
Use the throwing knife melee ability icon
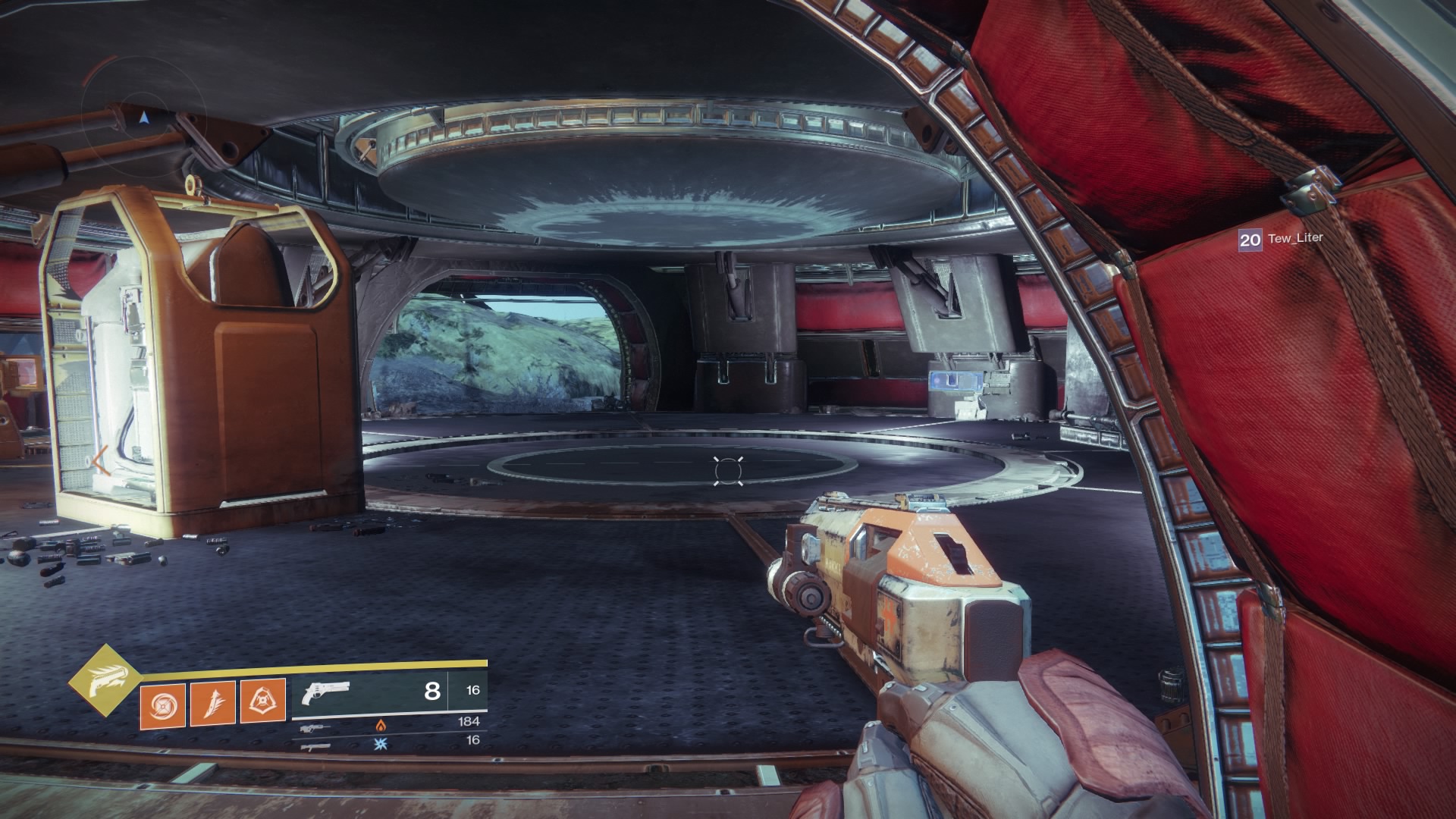click(x=212, y=701)
